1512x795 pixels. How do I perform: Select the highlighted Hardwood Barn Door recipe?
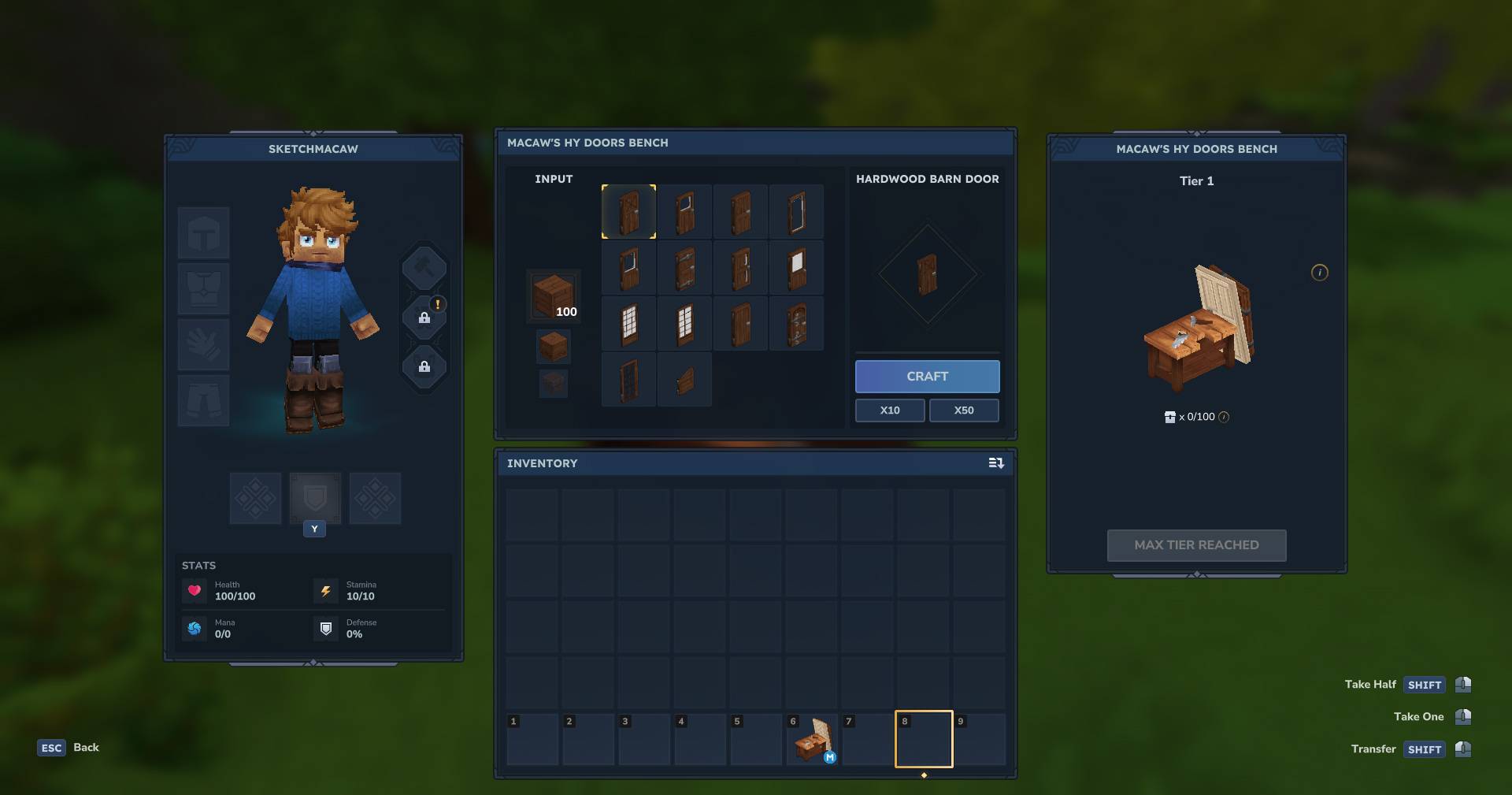click(628, 212)
